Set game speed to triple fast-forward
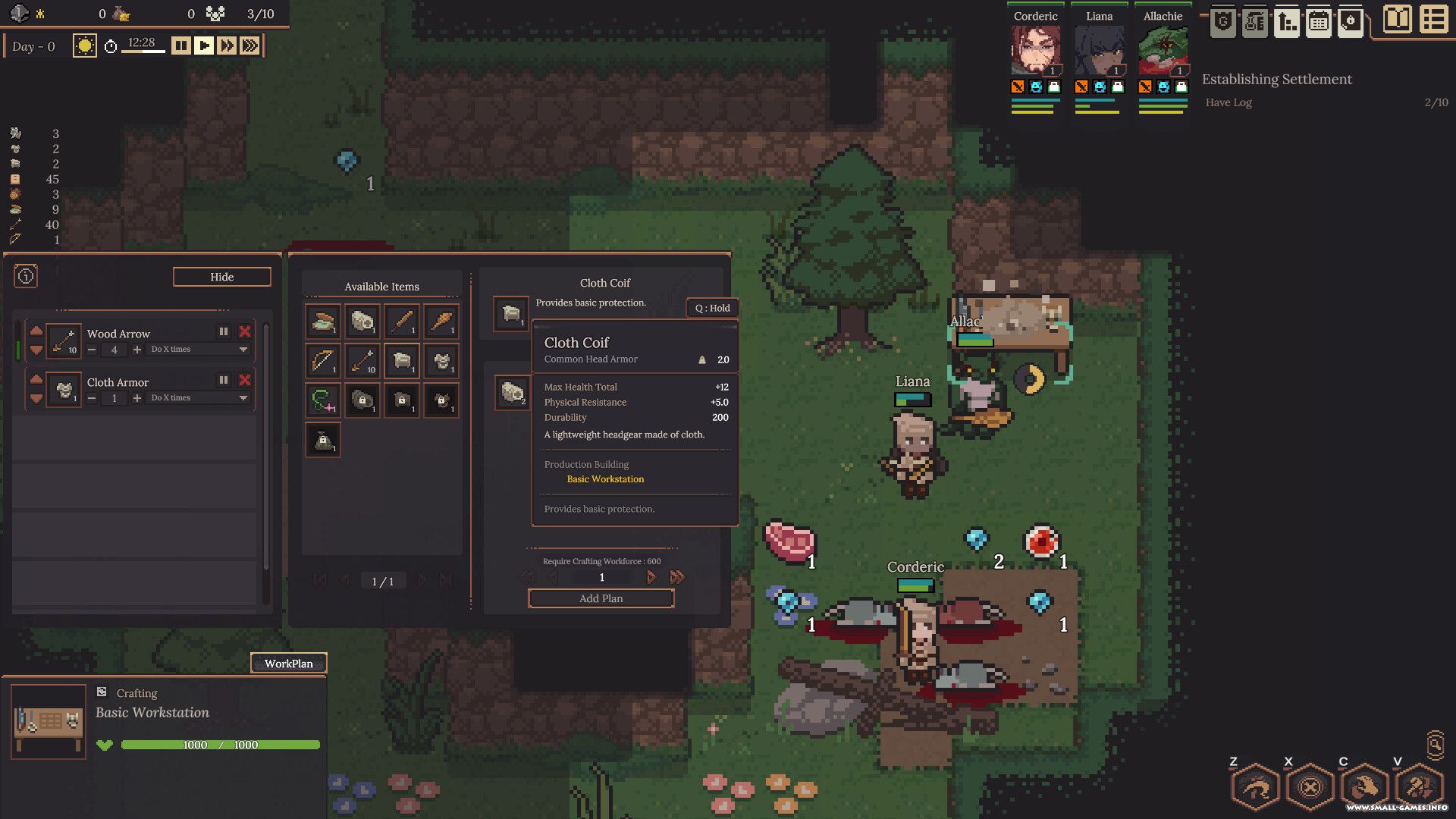 pyautogui.click(x=249, y=46)
